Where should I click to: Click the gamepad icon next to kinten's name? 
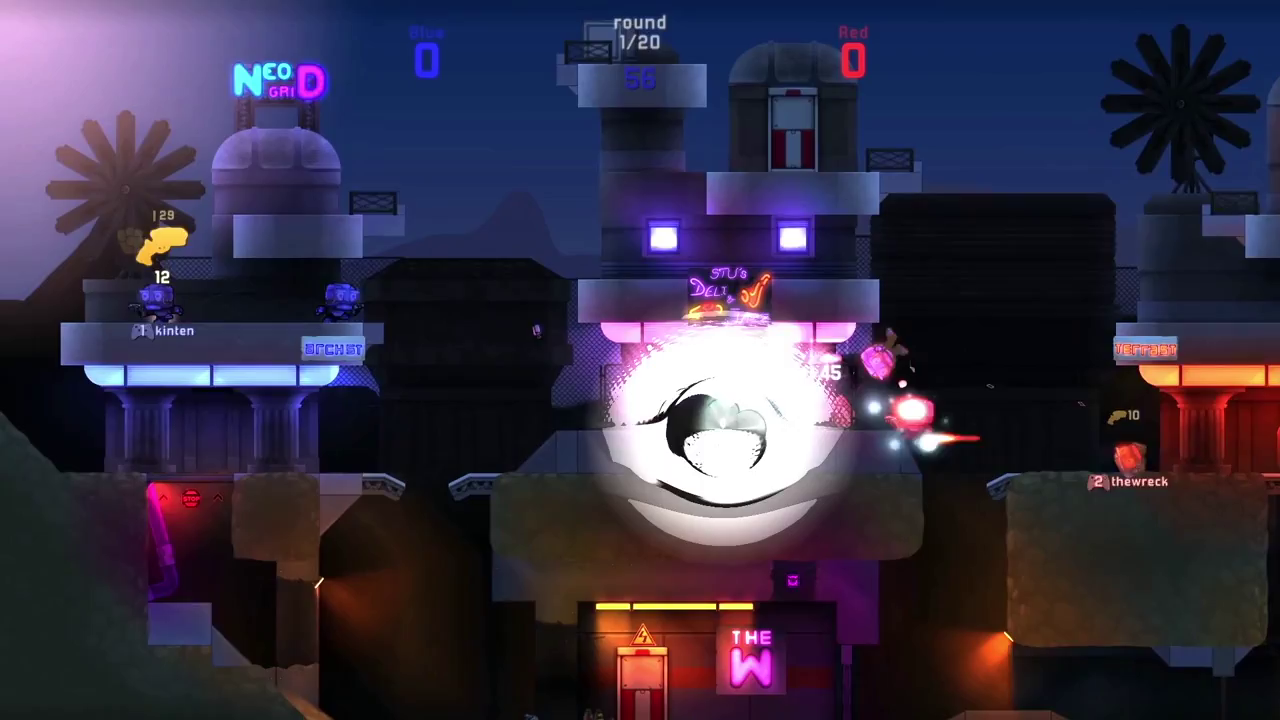[141, 330]
